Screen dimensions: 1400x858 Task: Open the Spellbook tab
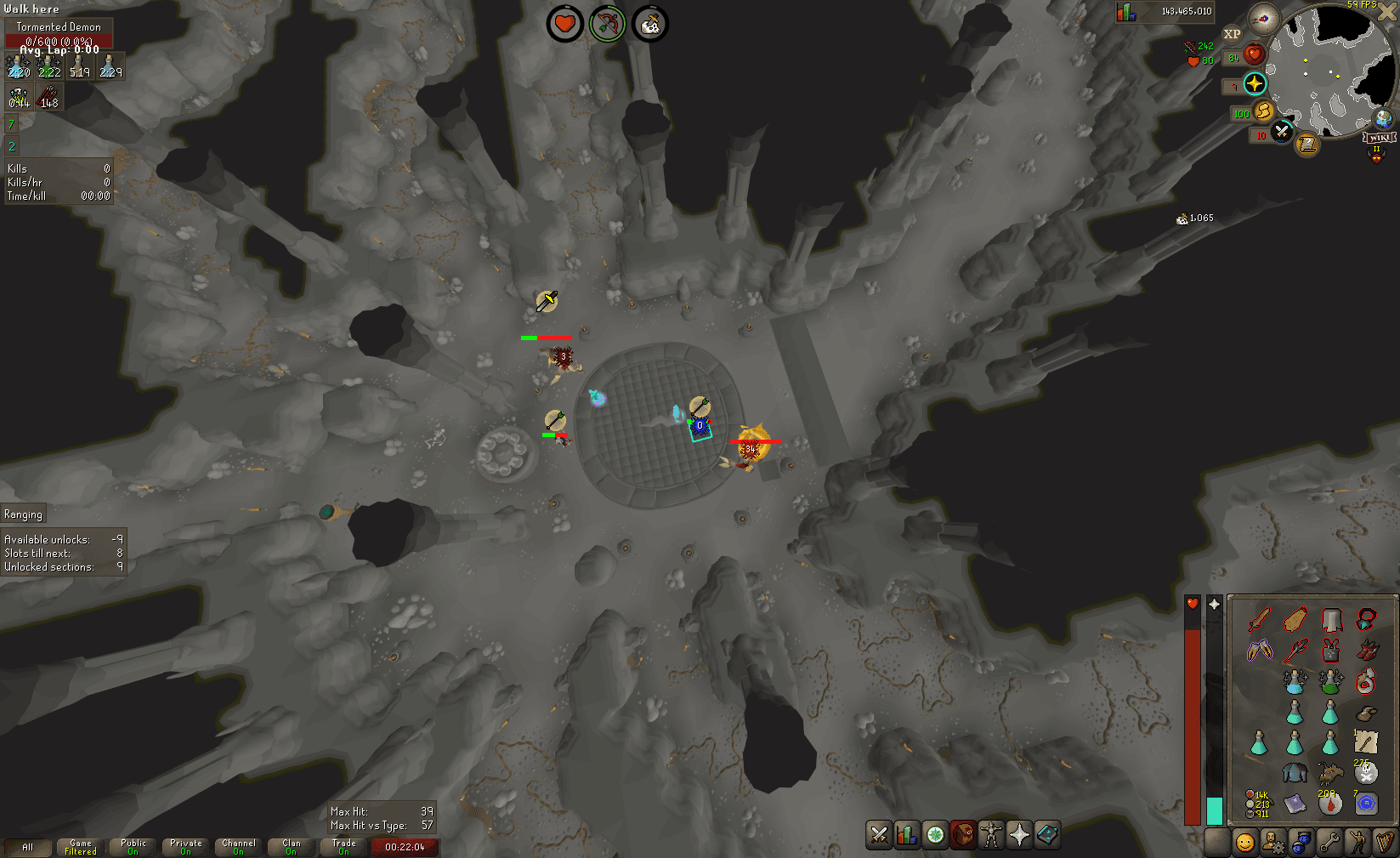(1047, 835)
